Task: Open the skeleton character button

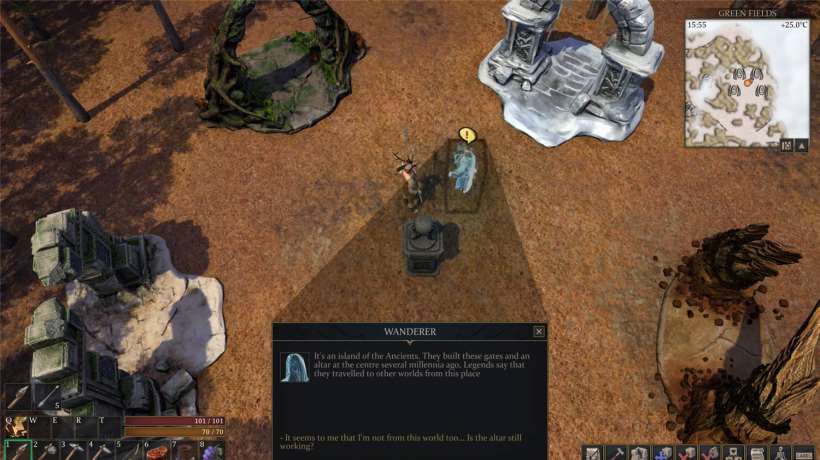Action: click(781, 453)
